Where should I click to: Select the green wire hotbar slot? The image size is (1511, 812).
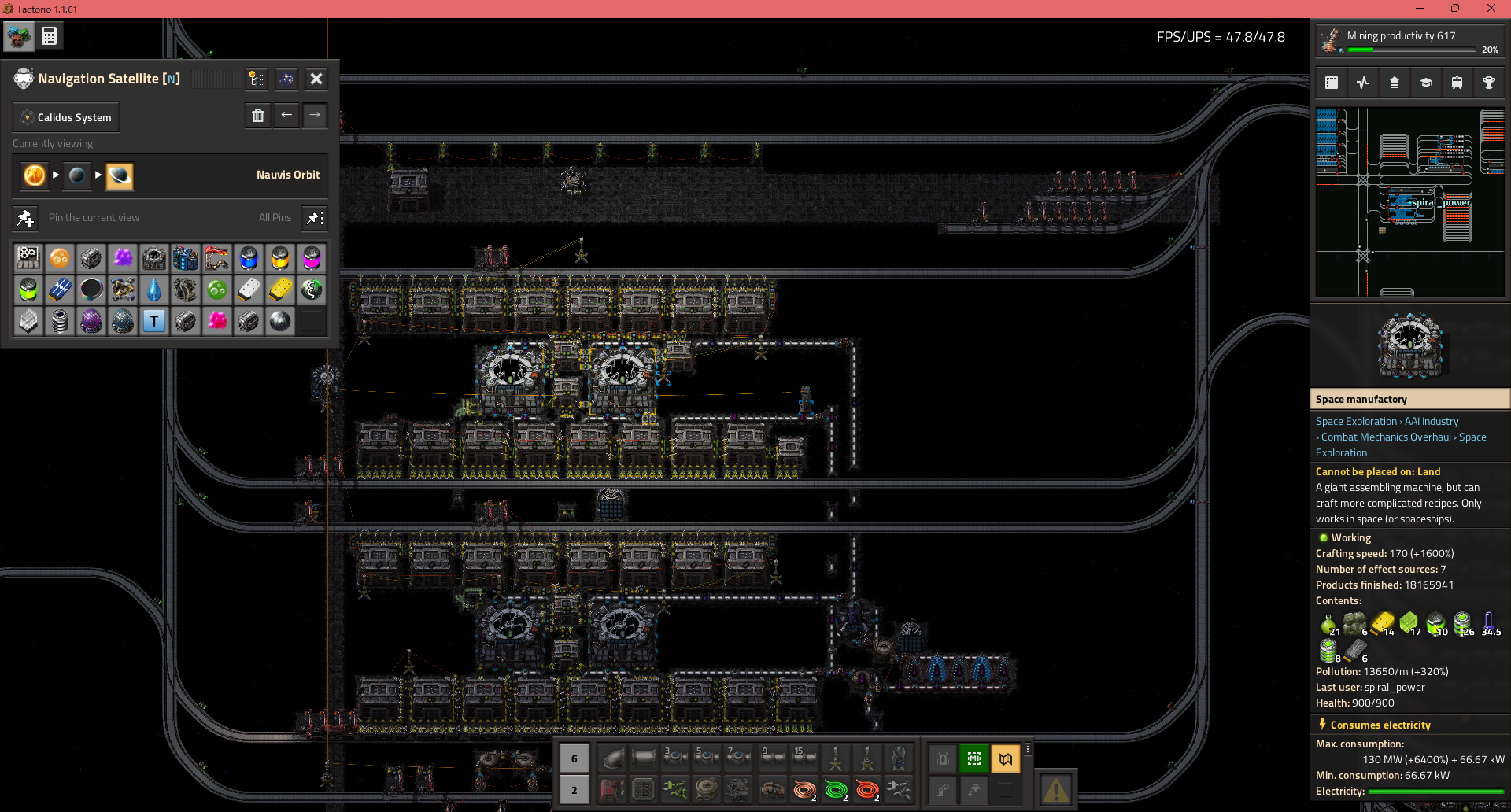[x=836, y=789]
